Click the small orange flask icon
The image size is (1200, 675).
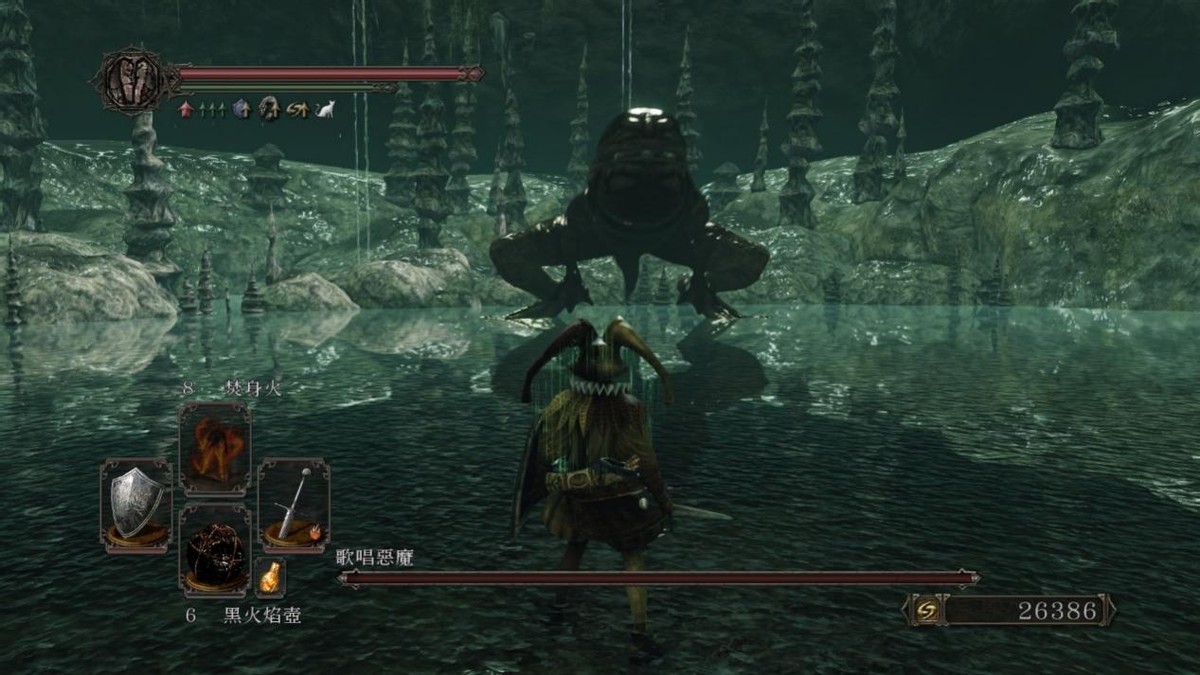click(270, 577)
